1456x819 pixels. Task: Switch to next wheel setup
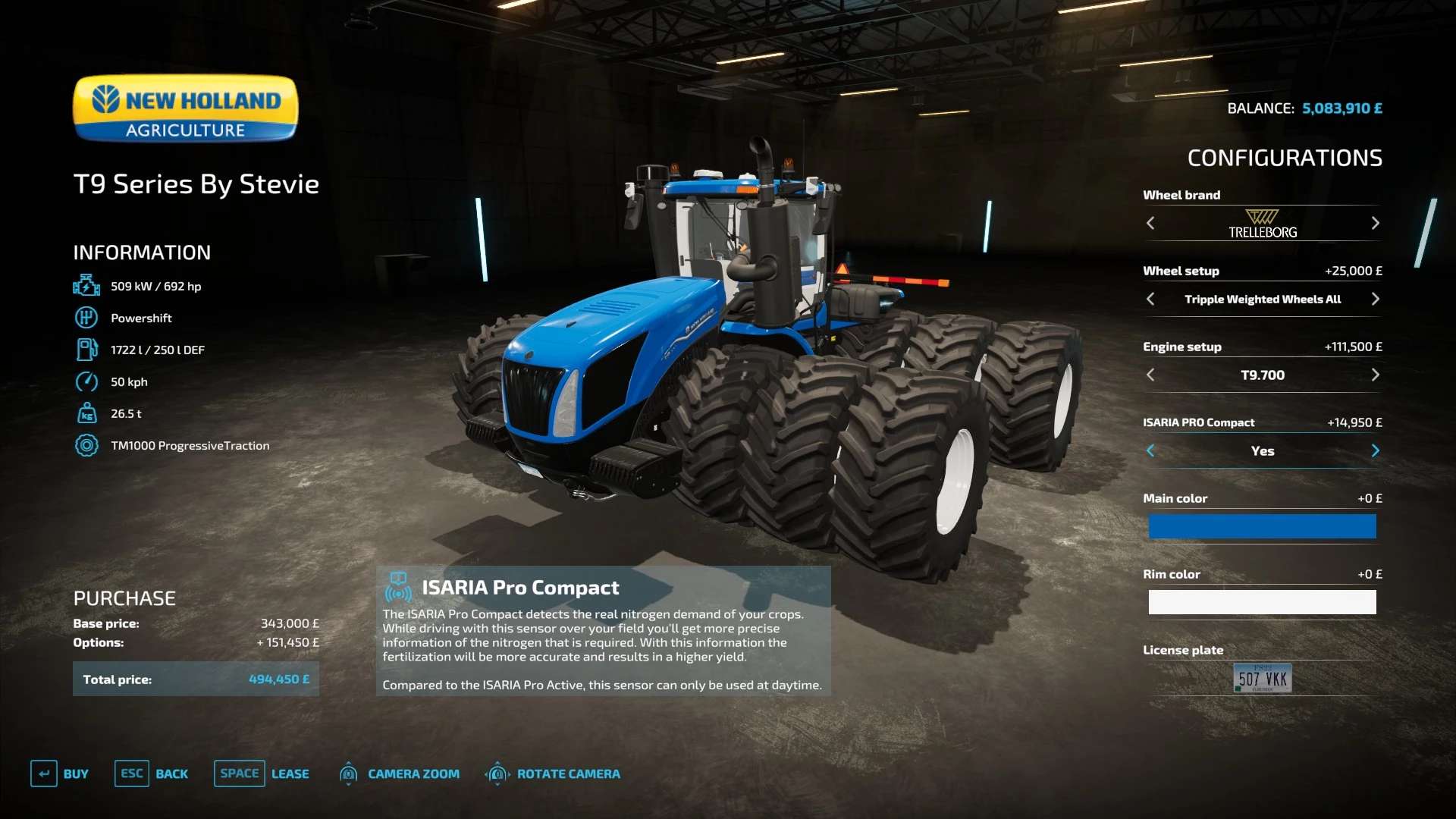1375,299
